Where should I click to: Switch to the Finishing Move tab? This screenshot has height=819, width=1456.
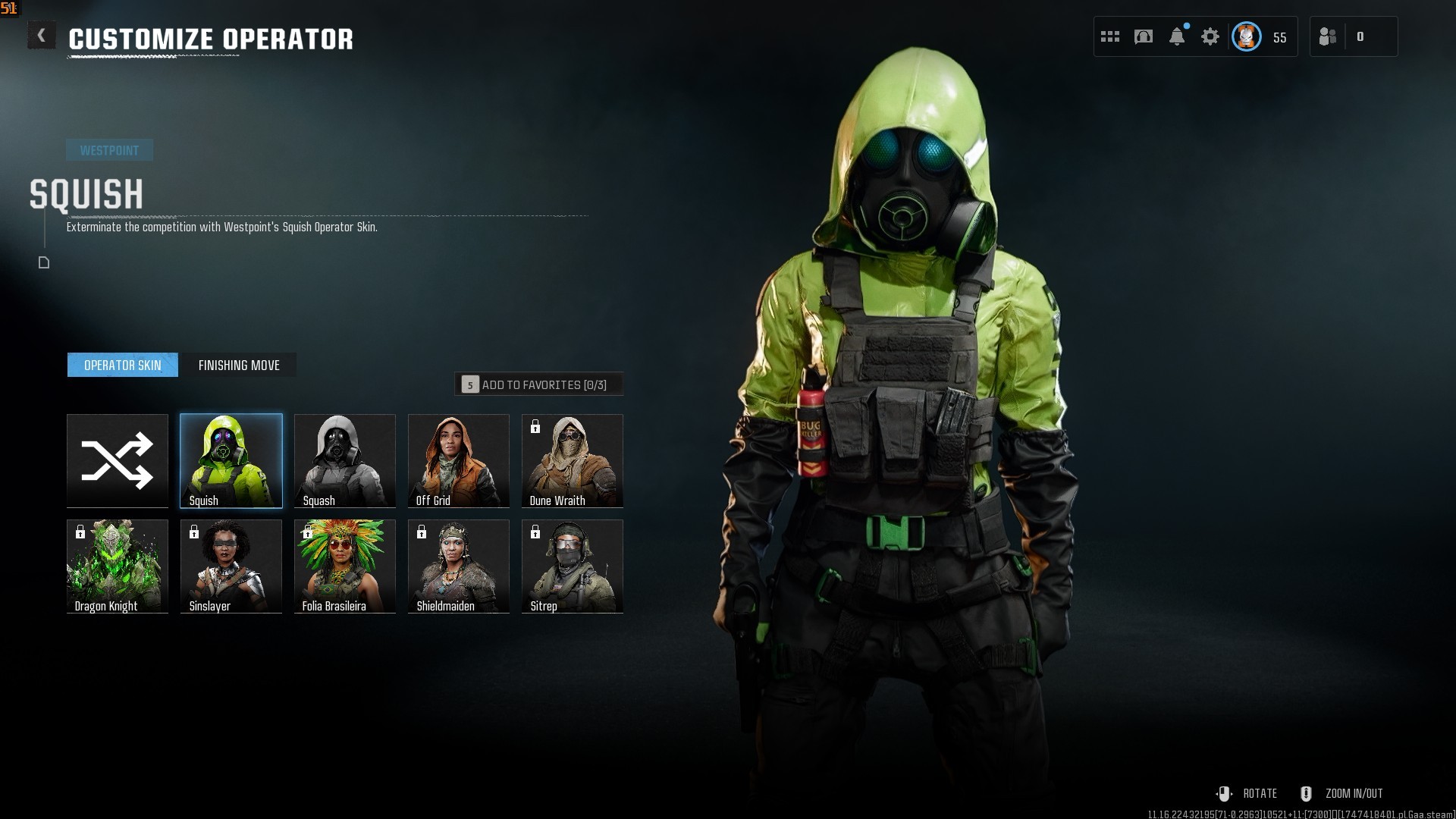tap(239, 365)
